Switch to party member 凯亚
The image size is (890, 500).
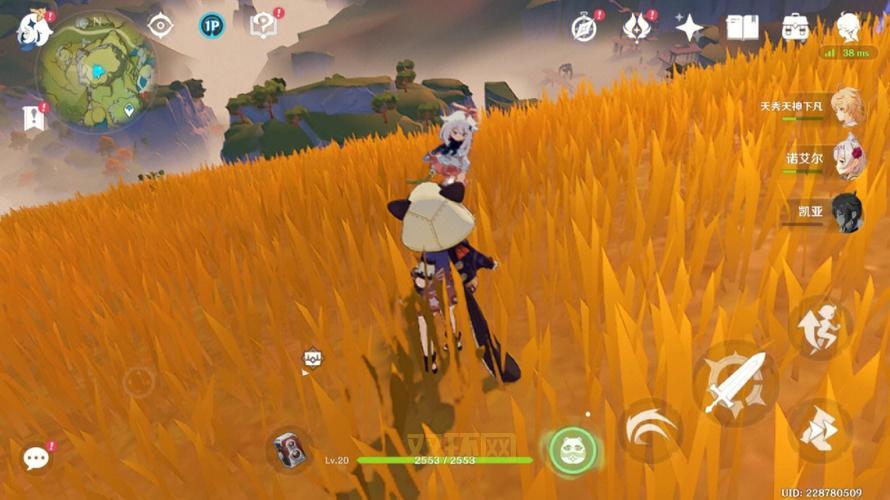846,213
